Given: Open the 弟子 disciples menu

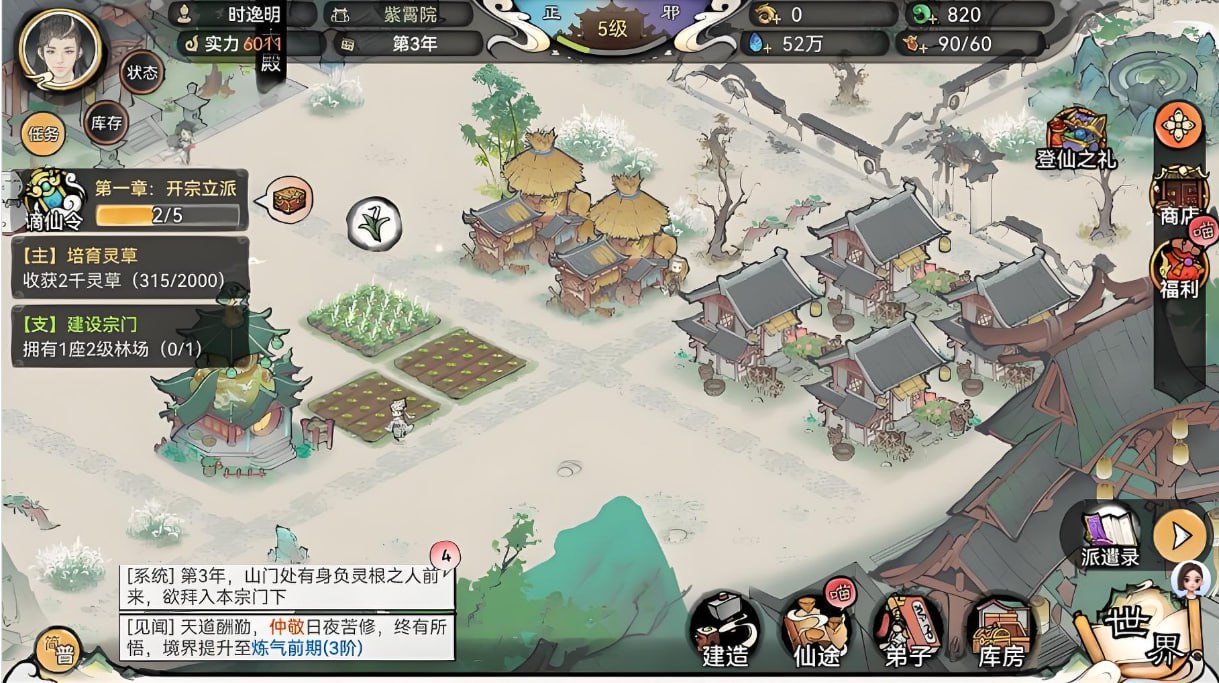Looking at the screenshot, I should [x=906, y=630].
